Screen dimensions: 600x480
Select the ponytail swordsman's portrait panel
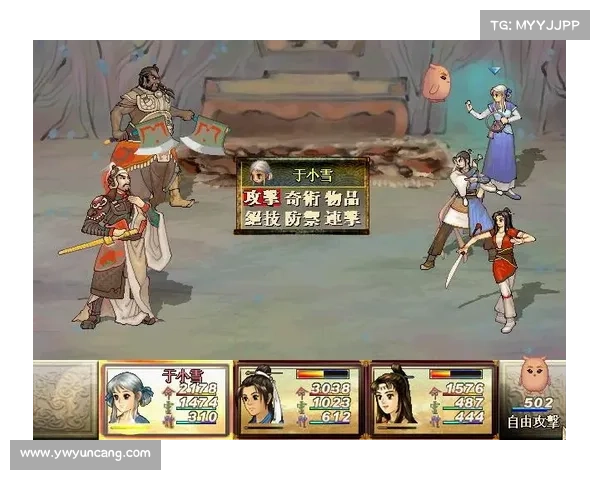[x=299, y=400]
